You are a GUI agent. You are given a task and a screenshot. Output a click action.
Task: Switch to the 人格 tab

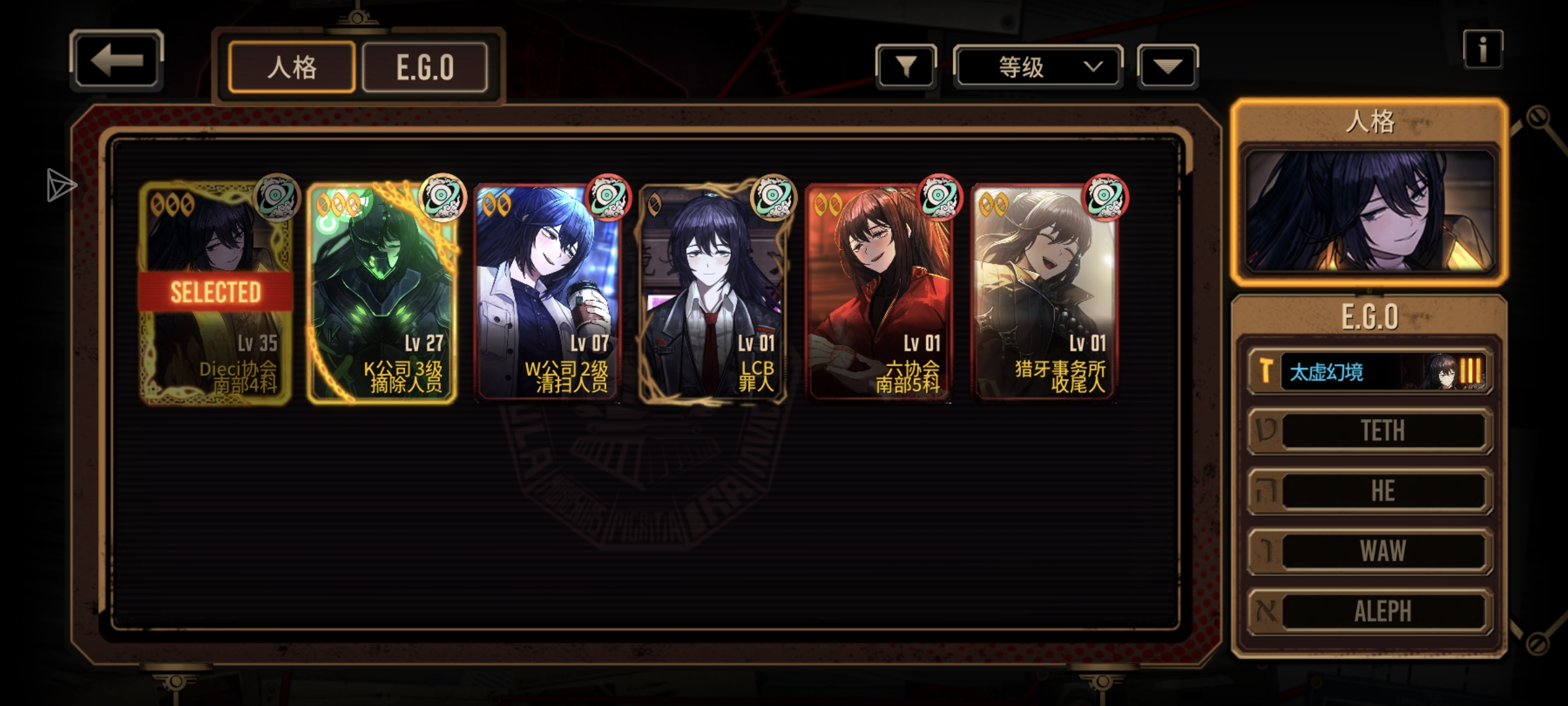click(x=292, y=67)
